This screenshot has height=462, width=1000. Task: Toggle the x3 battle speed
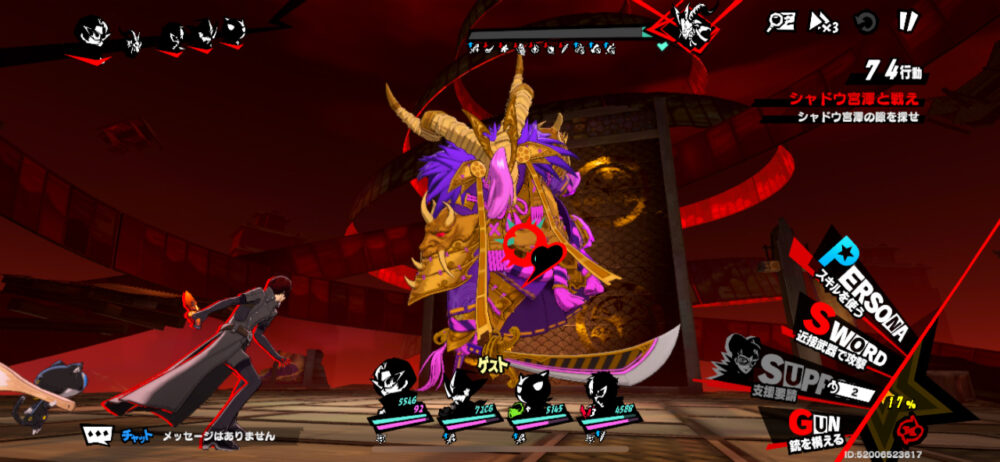823,22
